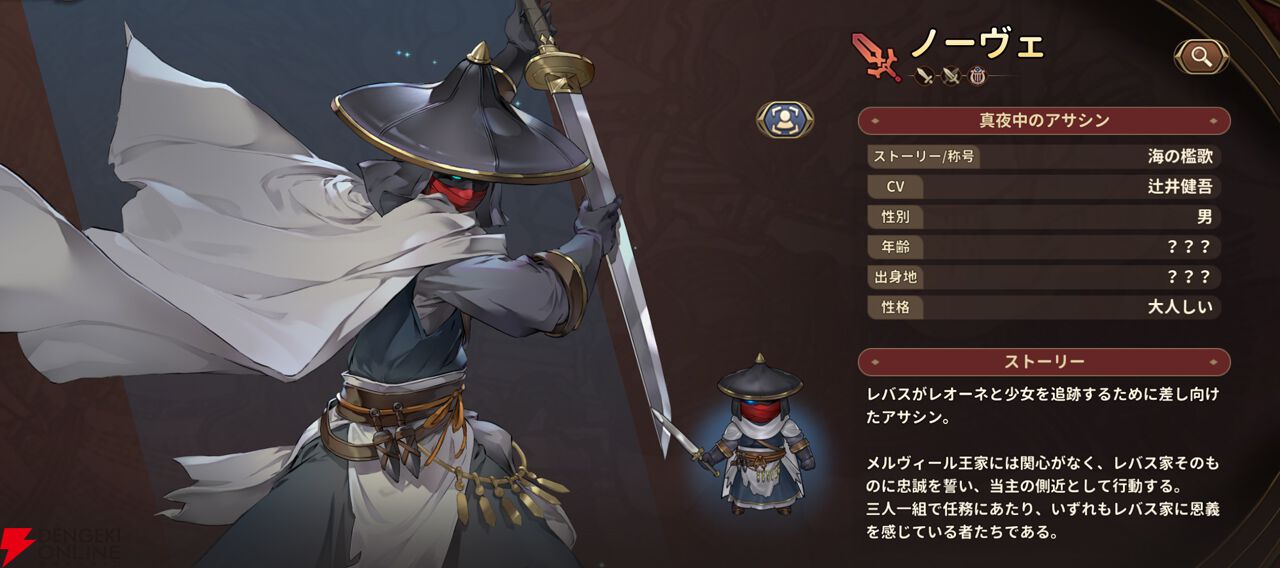Open the DENGEKI ONLINE watermark logo
1280x568 pixels.
click(60, 545)
